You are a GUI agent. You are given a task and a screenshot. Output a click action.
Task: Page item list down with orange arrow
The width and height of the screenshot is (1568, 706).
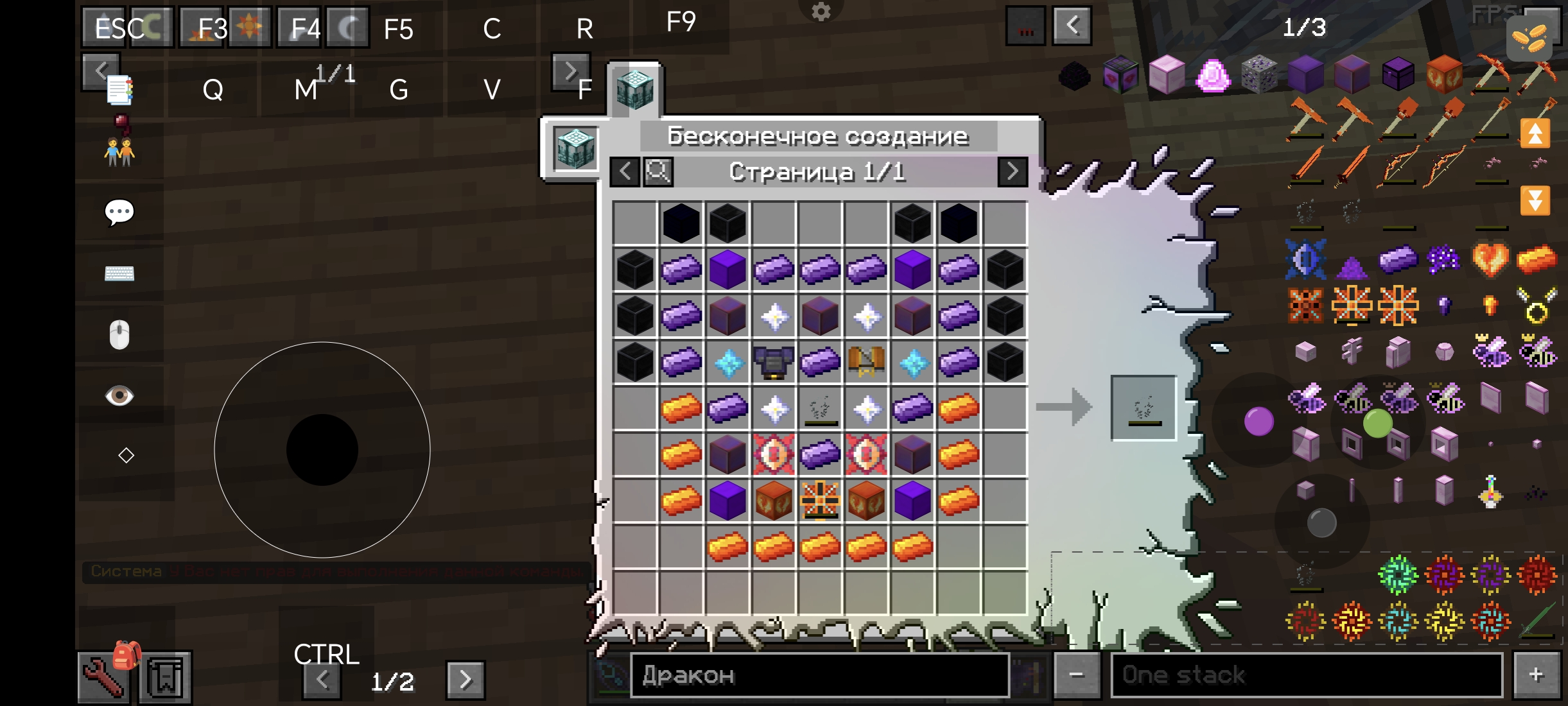(x=1535, y=200)
